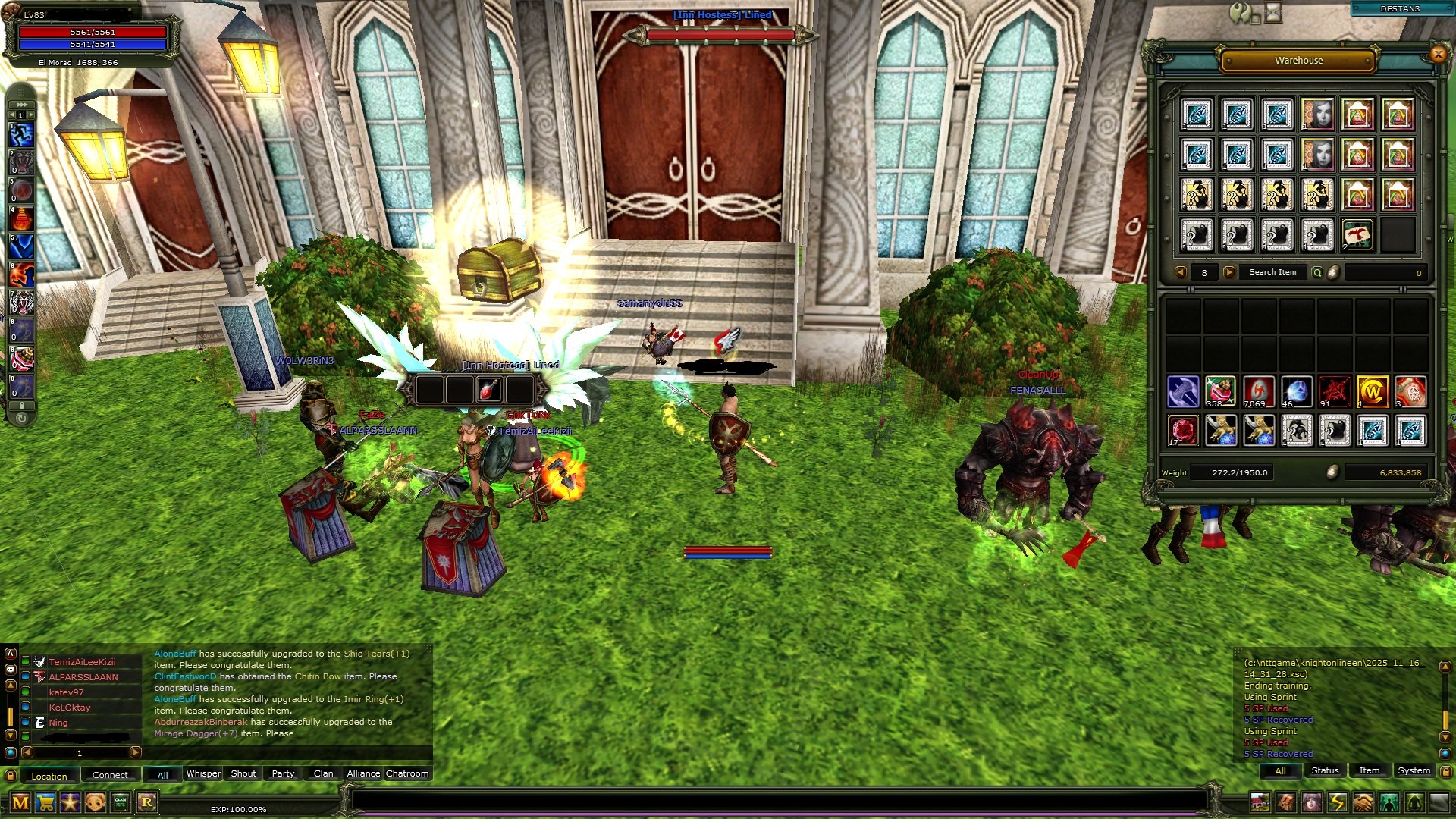The height and width of the screenshot is (819, 1456).
Task: Select the red egg stack of 7,069
Action: (1259, 392)
